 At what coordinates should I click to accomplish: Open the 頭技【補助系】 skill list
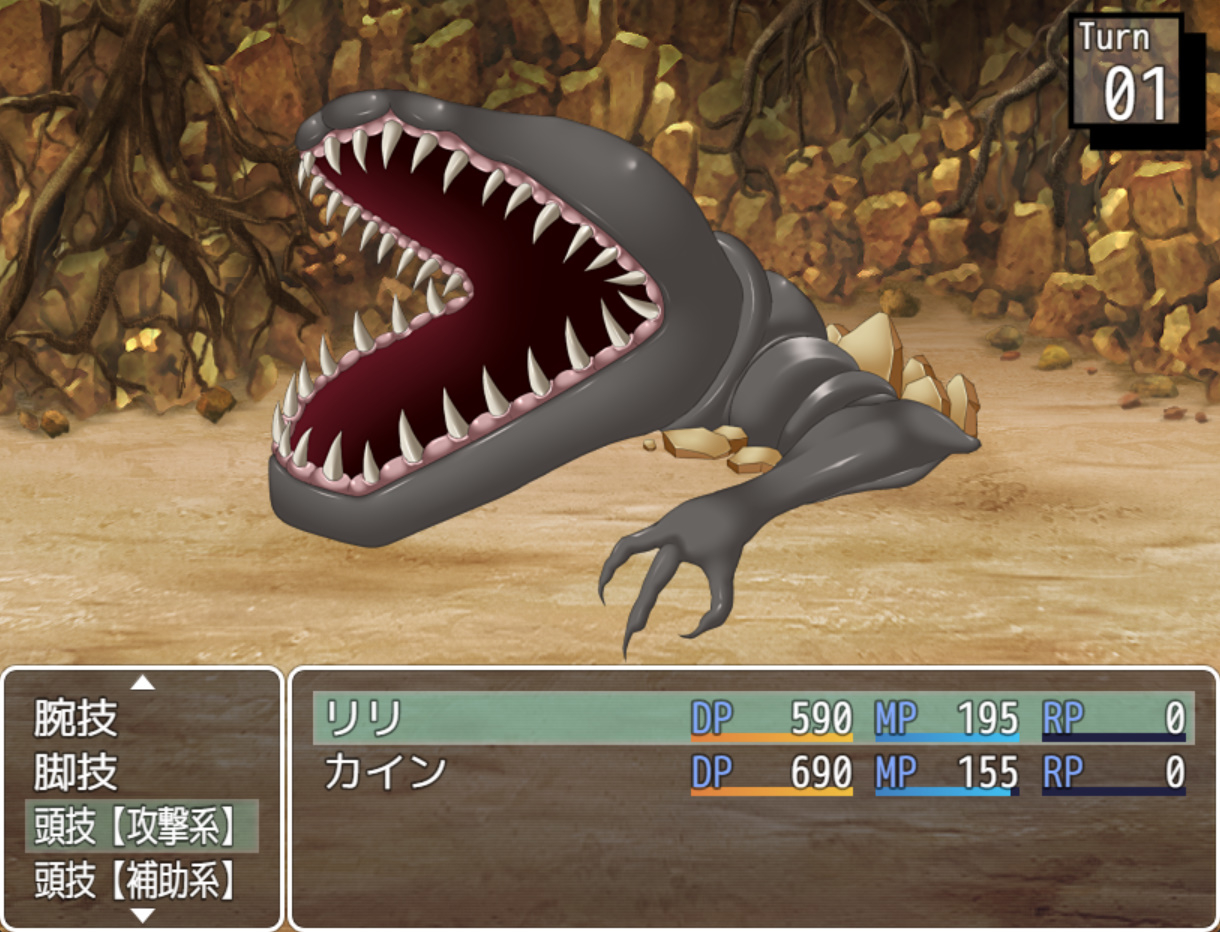click(x=141, y=880)
